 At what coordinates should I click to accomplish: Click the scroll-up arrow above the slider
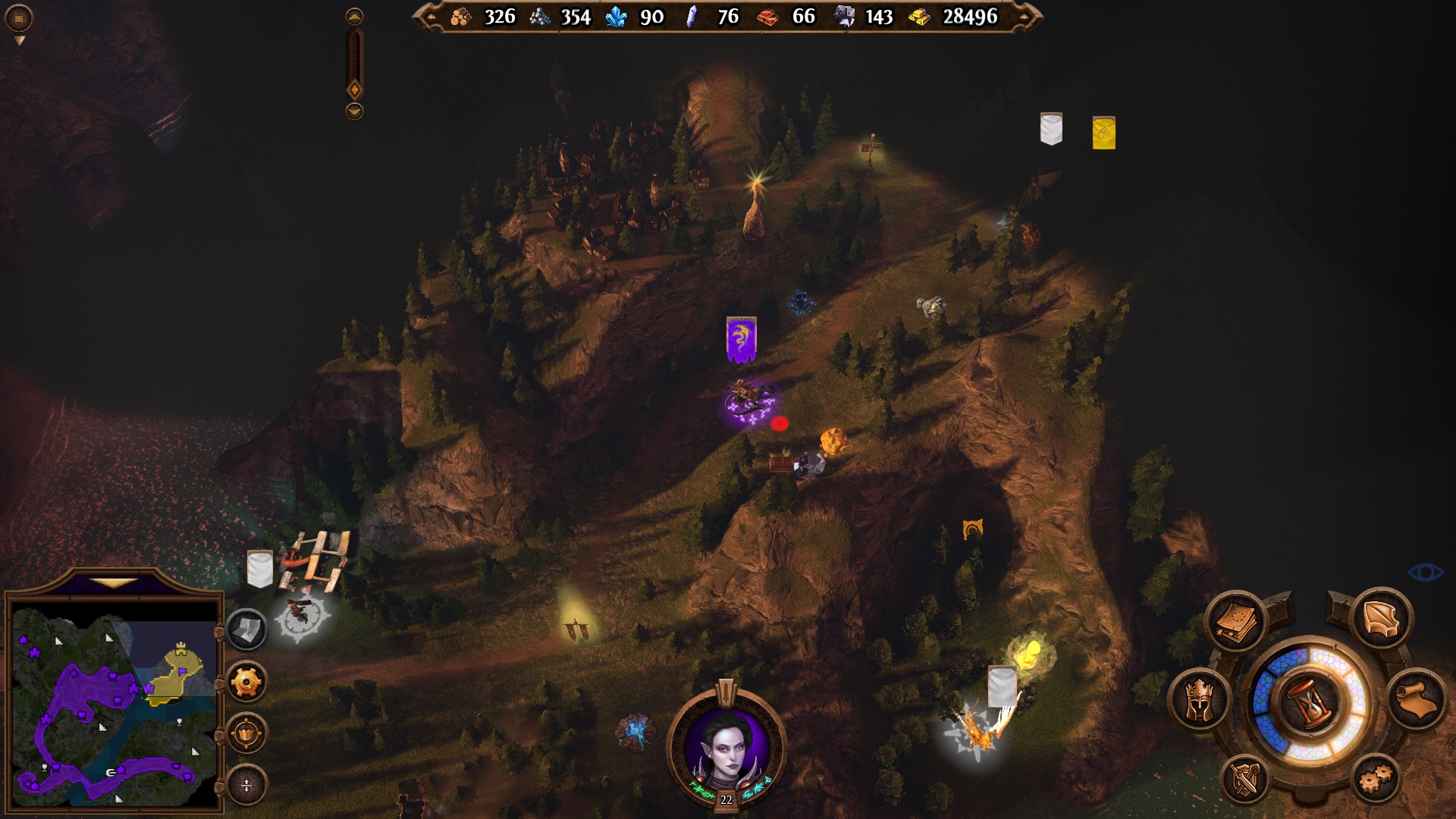(354, 17)
